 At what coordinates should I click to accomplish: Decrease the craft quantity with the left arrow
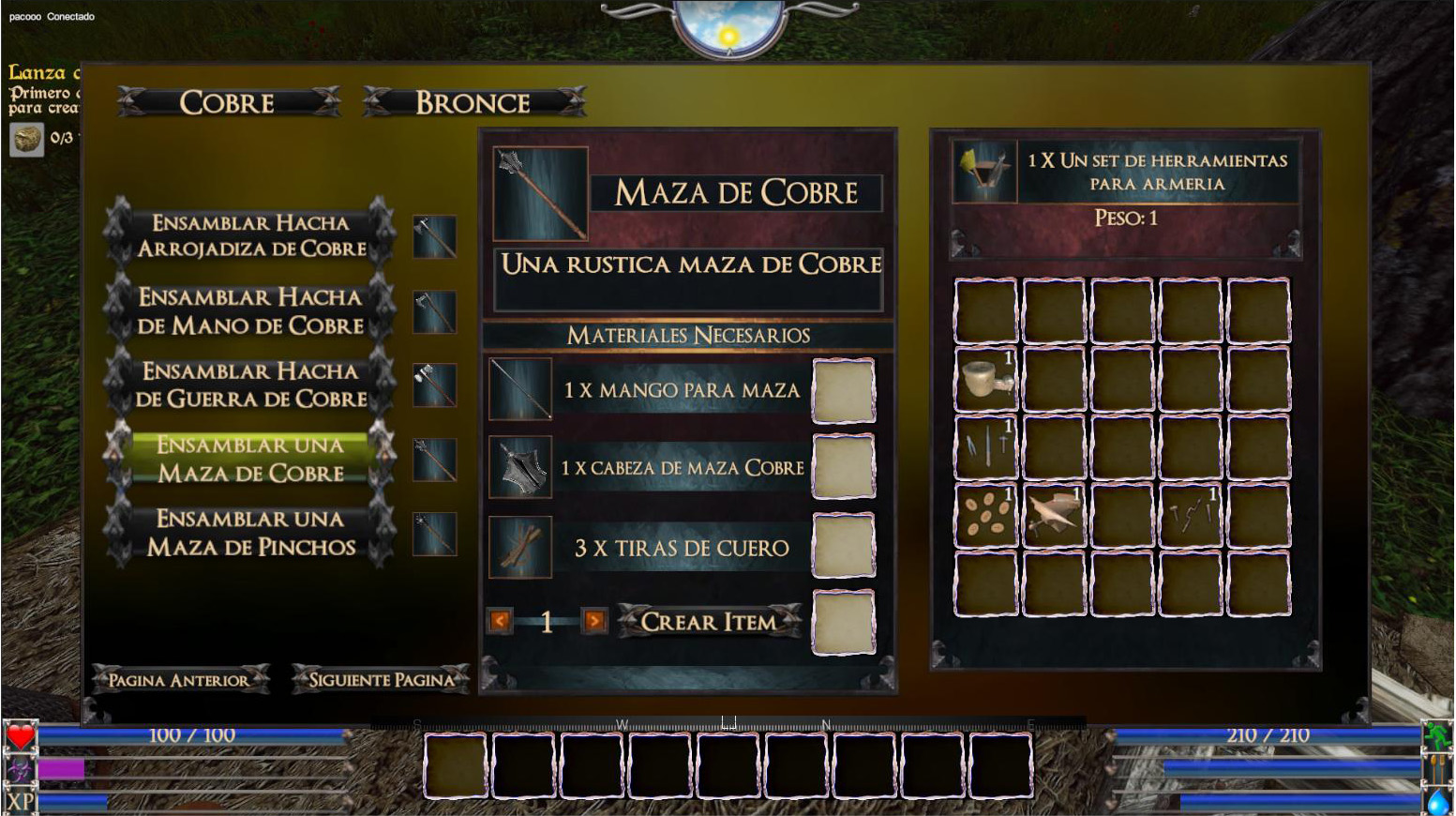[500, 621]
